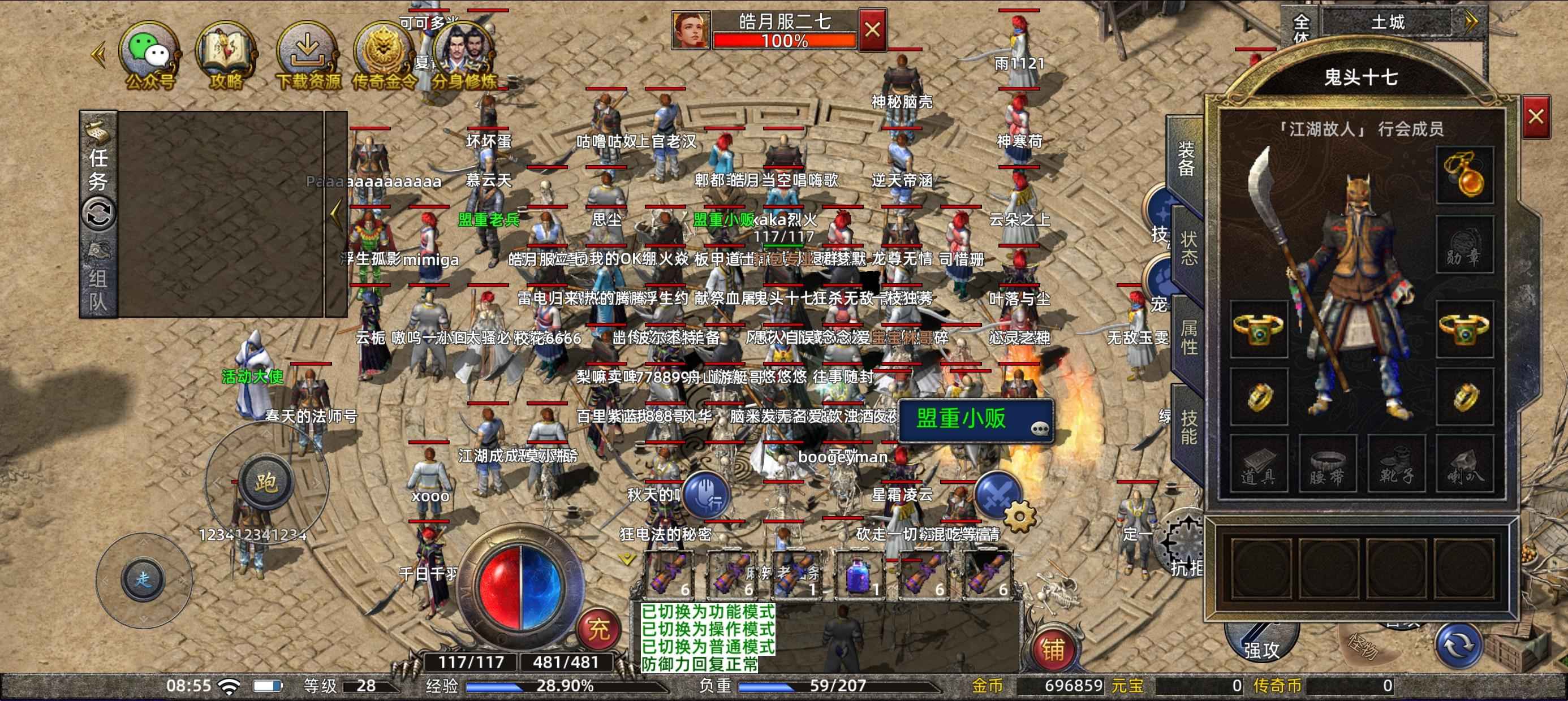
Task: Close the 鬼头十七 character panel
Action: pyautogui.click(x=1535, y=116)
